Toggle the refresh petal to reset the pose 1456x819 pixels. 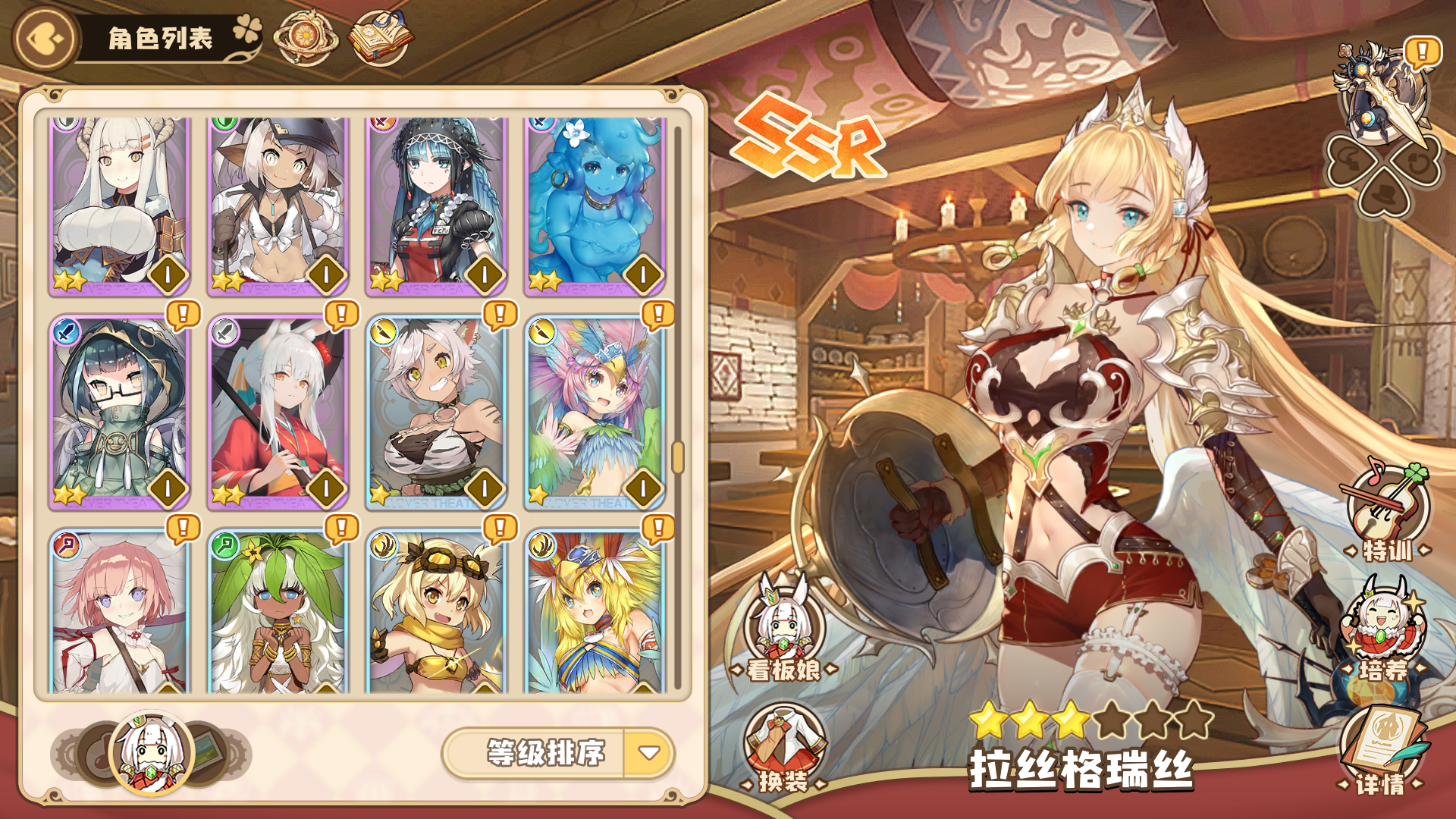(1419, 160)
